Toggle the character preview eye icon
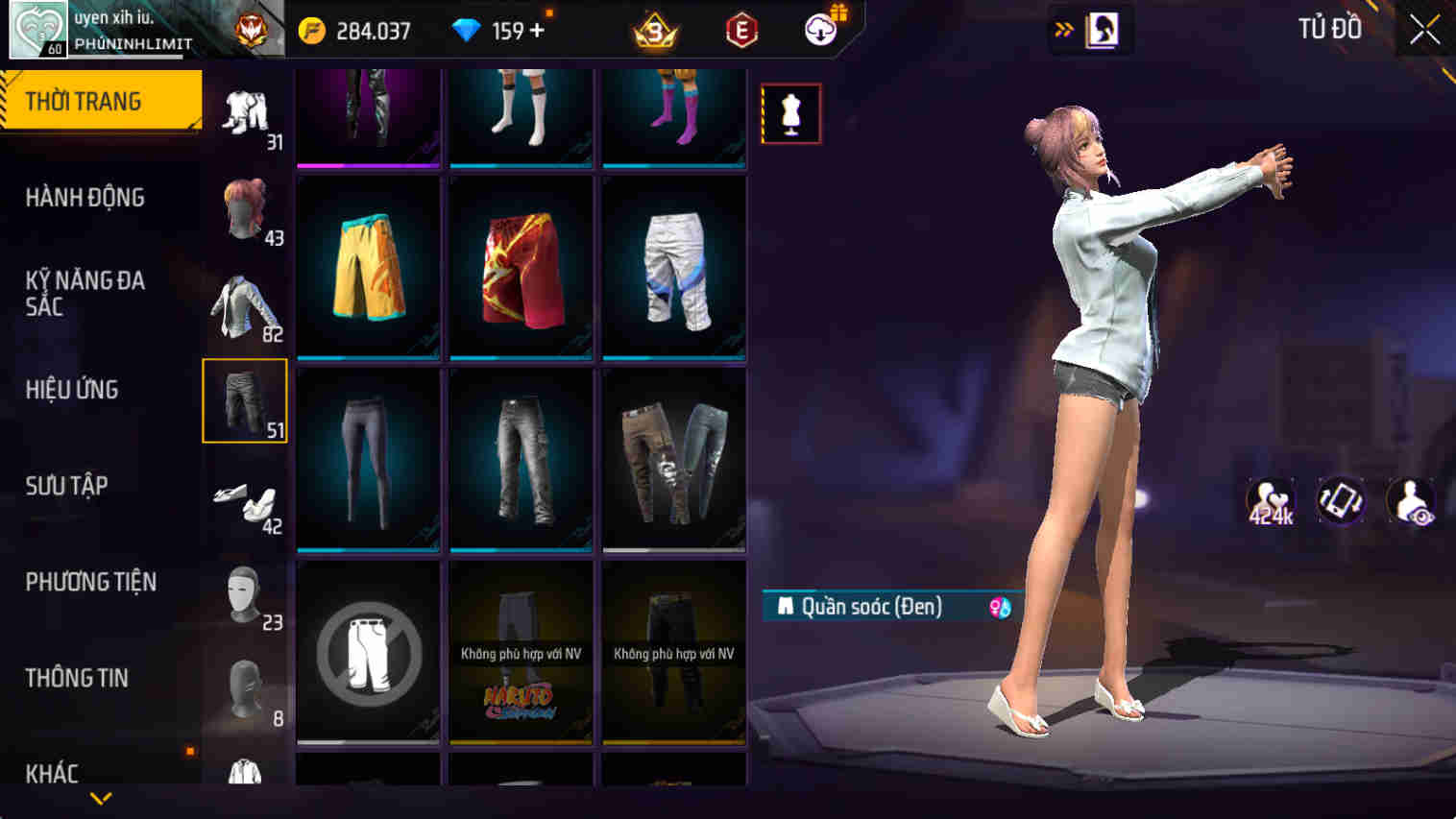Viewport: 1456px width, 819px height. (x=1409, y=500)
